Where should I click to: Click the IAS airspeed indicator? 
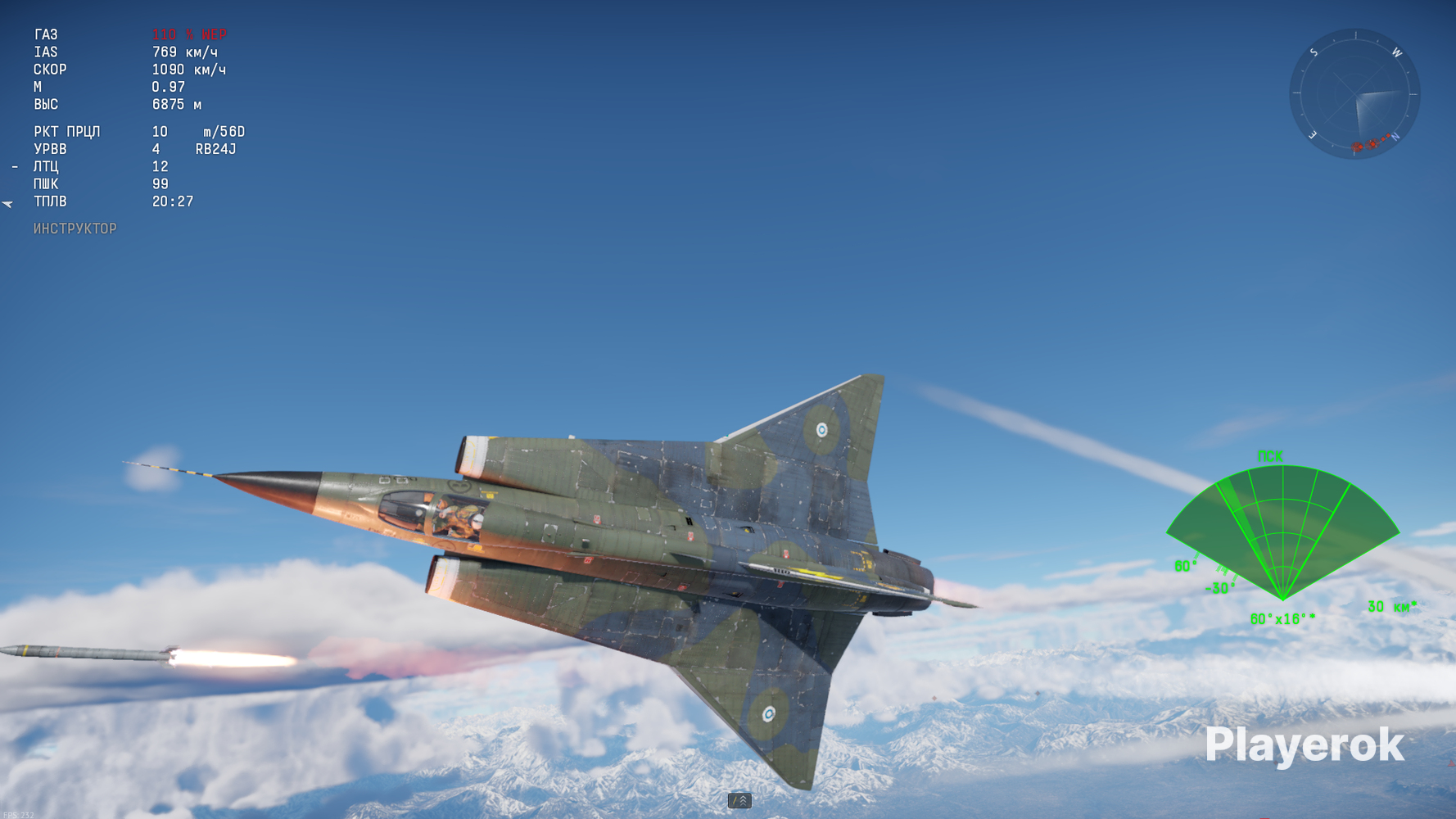click(123, 52)
